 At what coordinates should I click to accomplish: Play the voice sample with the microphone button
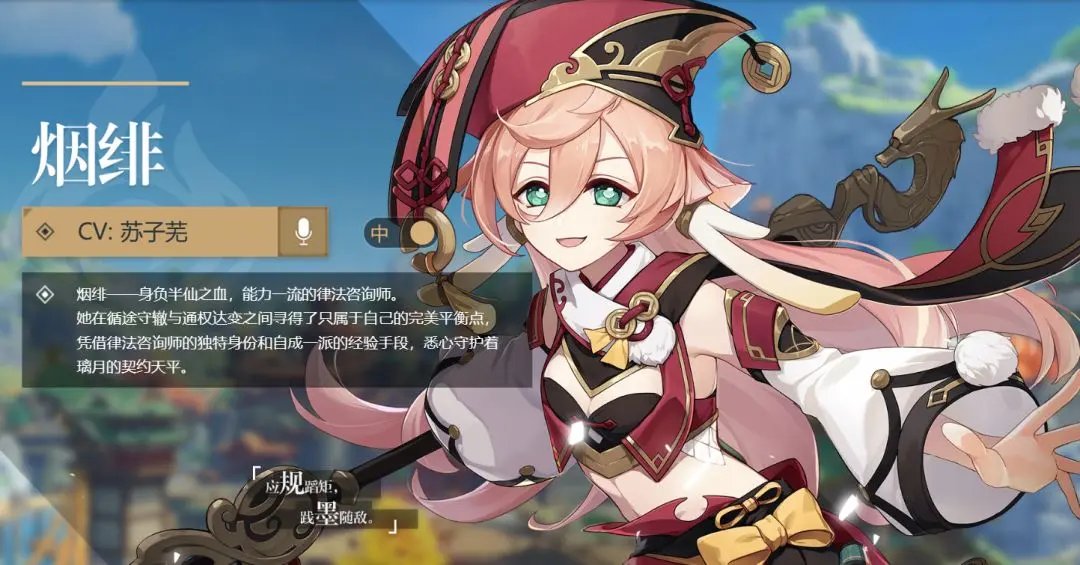tap(303, 232)
